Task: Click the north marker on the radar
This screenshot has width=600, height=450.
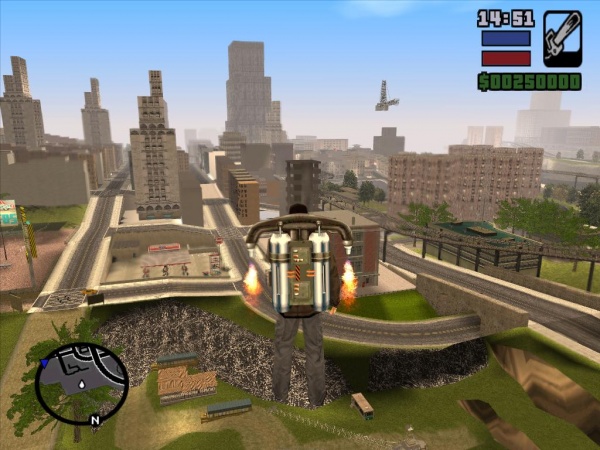Action: pos(95,420)
